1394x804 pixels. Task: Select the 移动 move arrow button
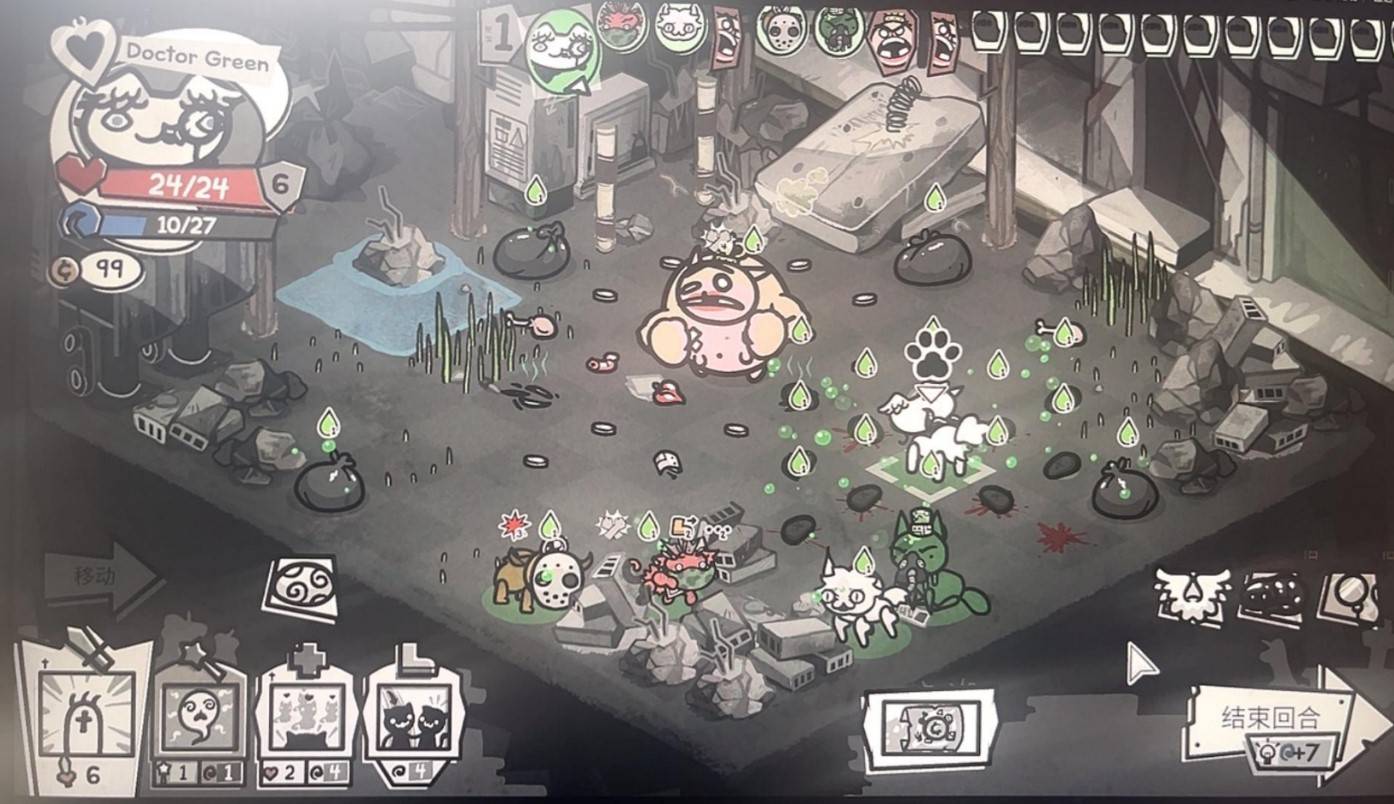tap(100, 577)
